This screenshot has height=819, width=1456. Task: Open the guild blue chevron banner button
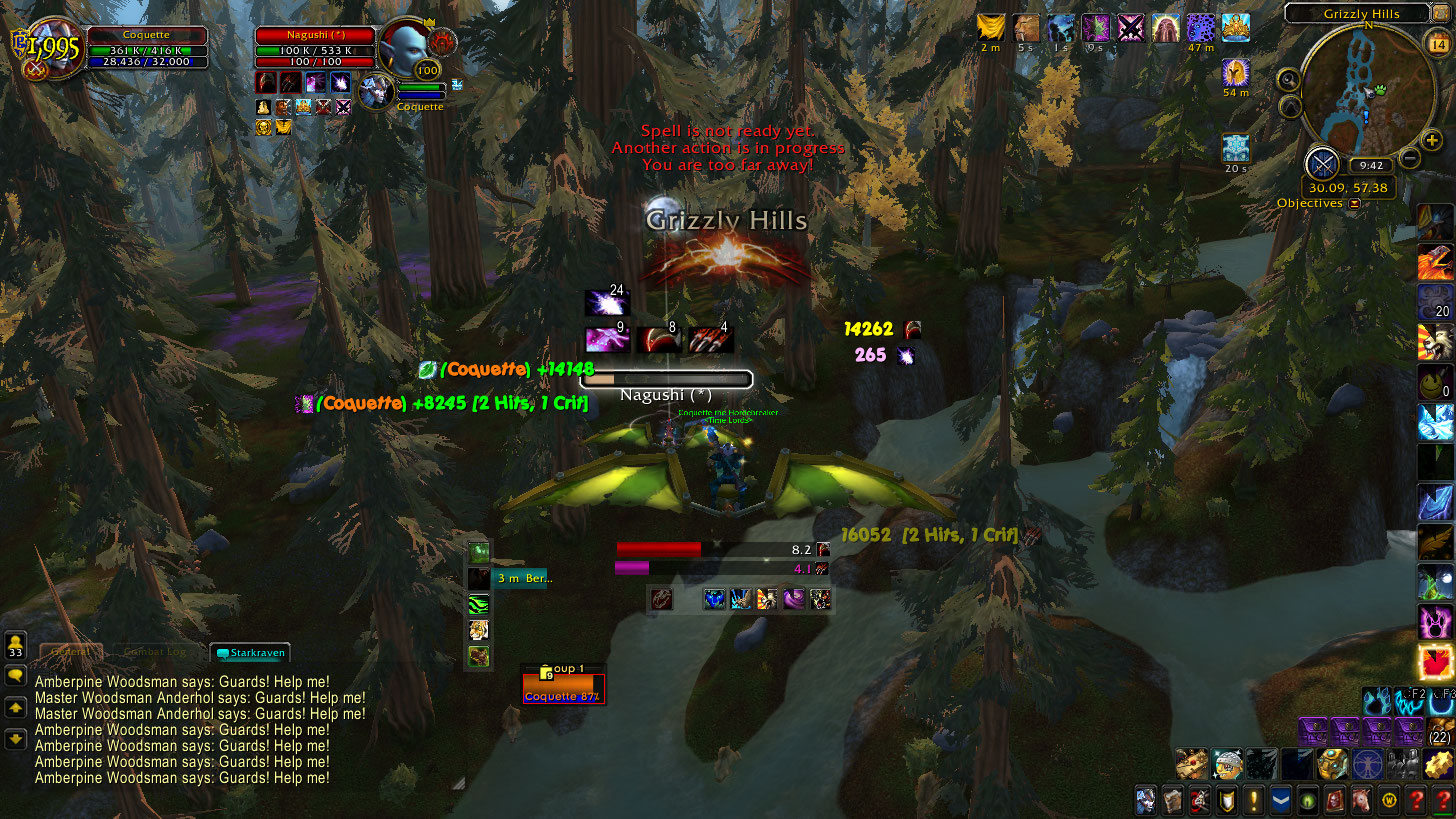pyautogui.click(x=1281, y=801)
